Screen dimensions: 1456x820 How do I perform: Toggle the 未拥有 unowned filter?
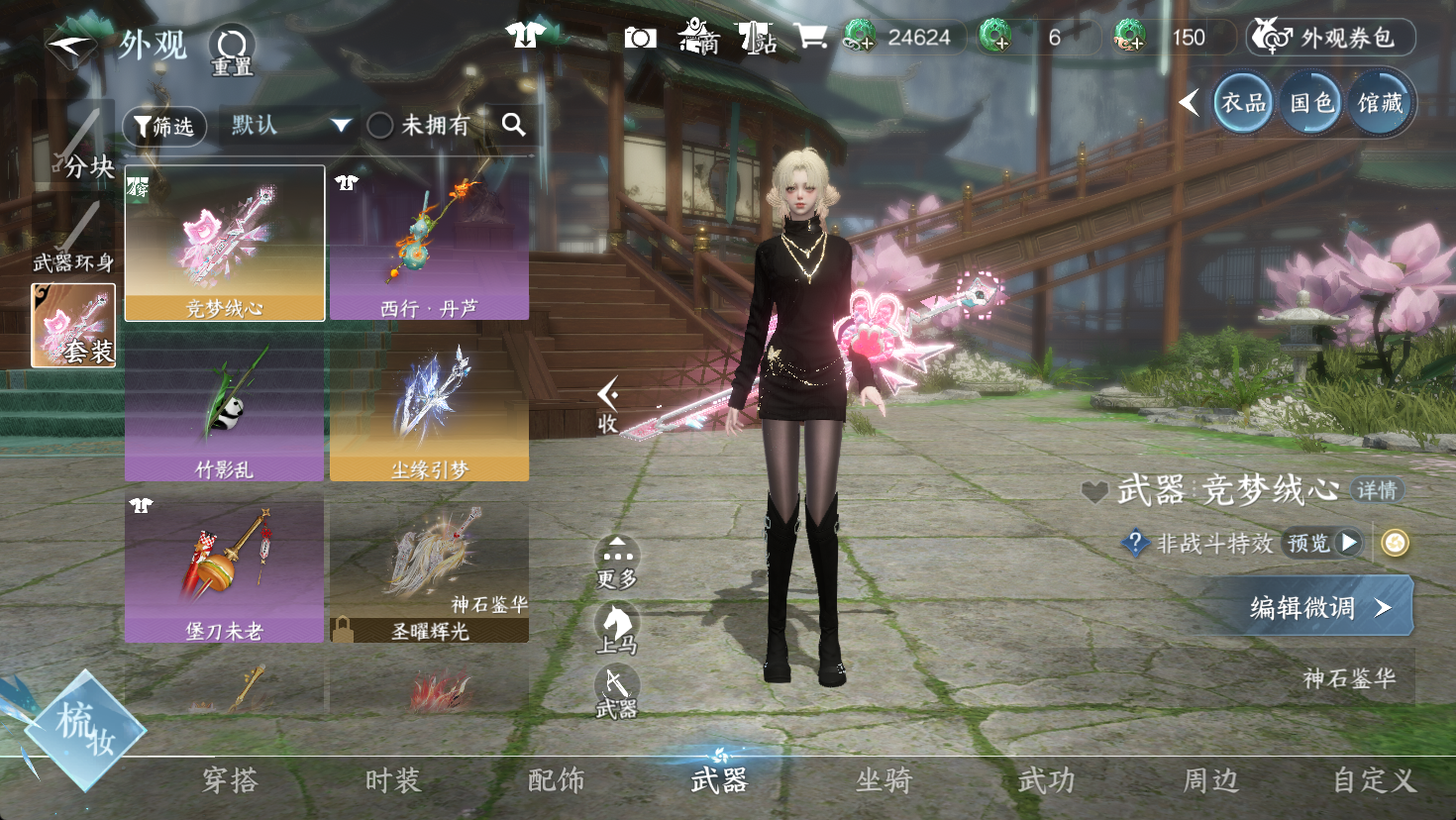(x=381, y=125)
